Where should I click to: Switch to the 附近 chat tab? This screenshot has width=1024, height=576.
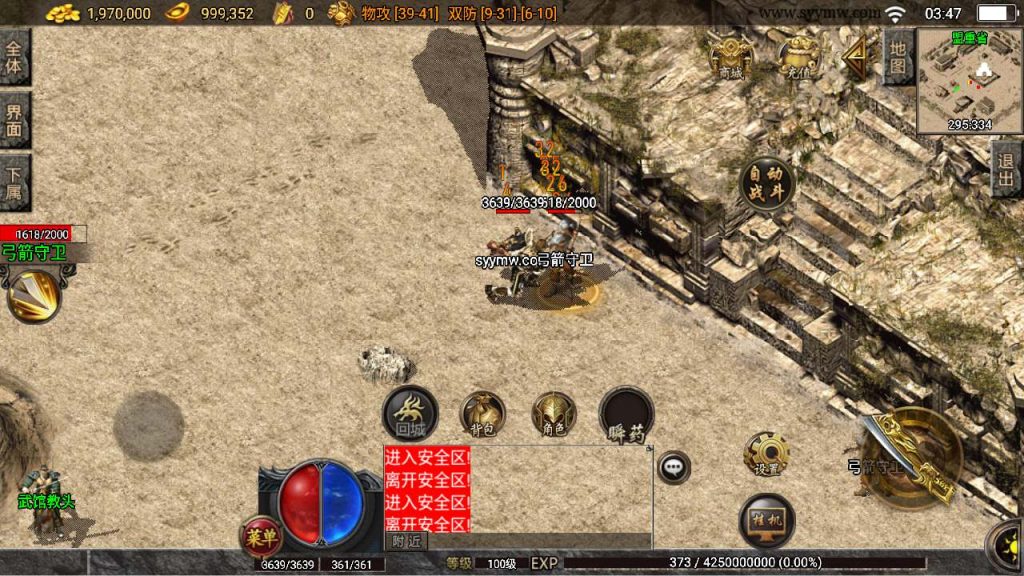405,541
